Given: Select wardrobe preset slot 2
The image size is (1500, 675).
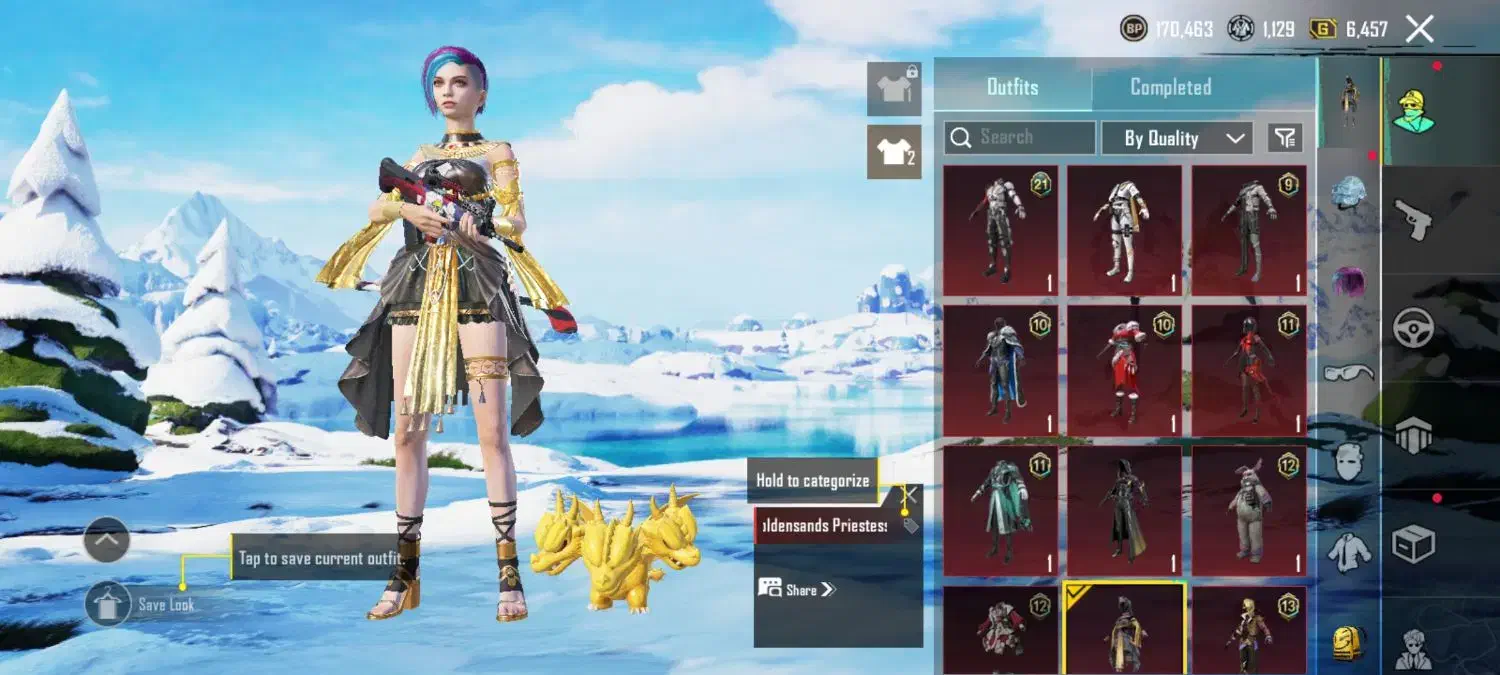Looking at the screenshot, I should click(x=894, y=152).
